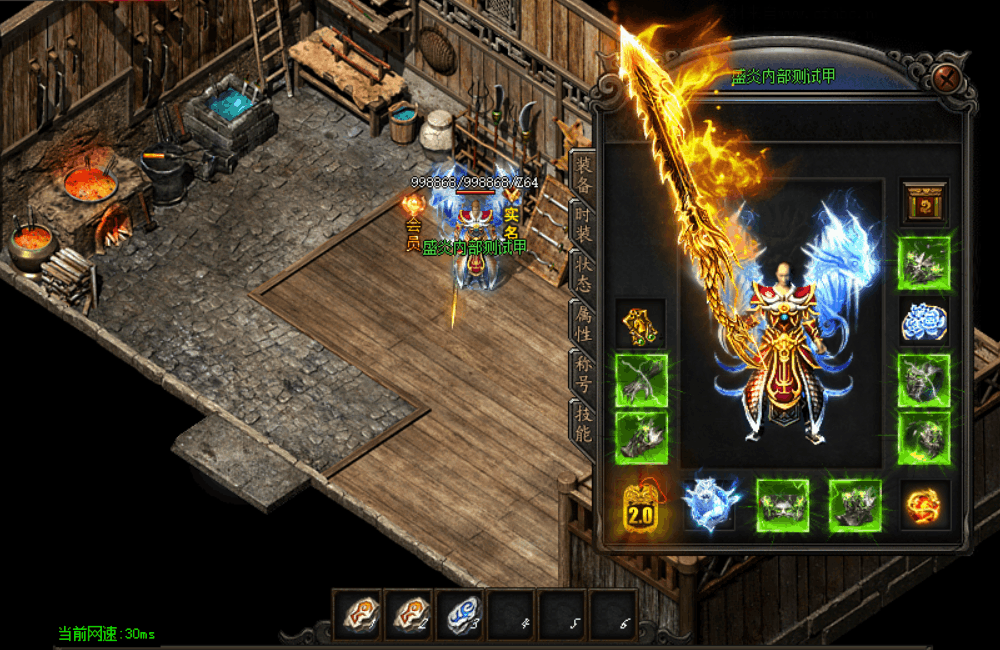Use the blue rune stone in hotbar slot 3
The width and height of the screenshot is (1000, 650).
(x=460, y=613)
